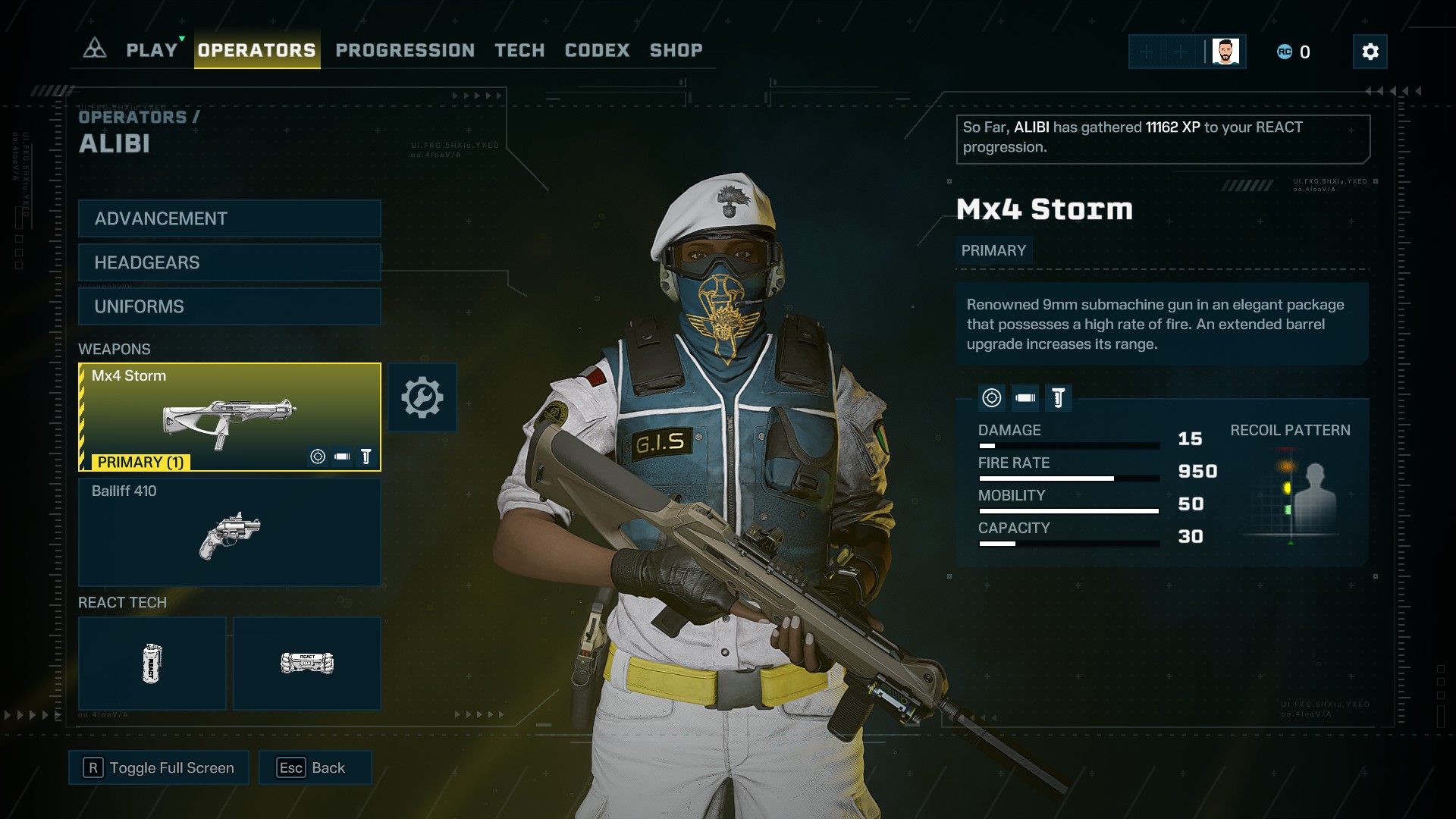Click the first empty squad invite slot

pos(1147,52)
